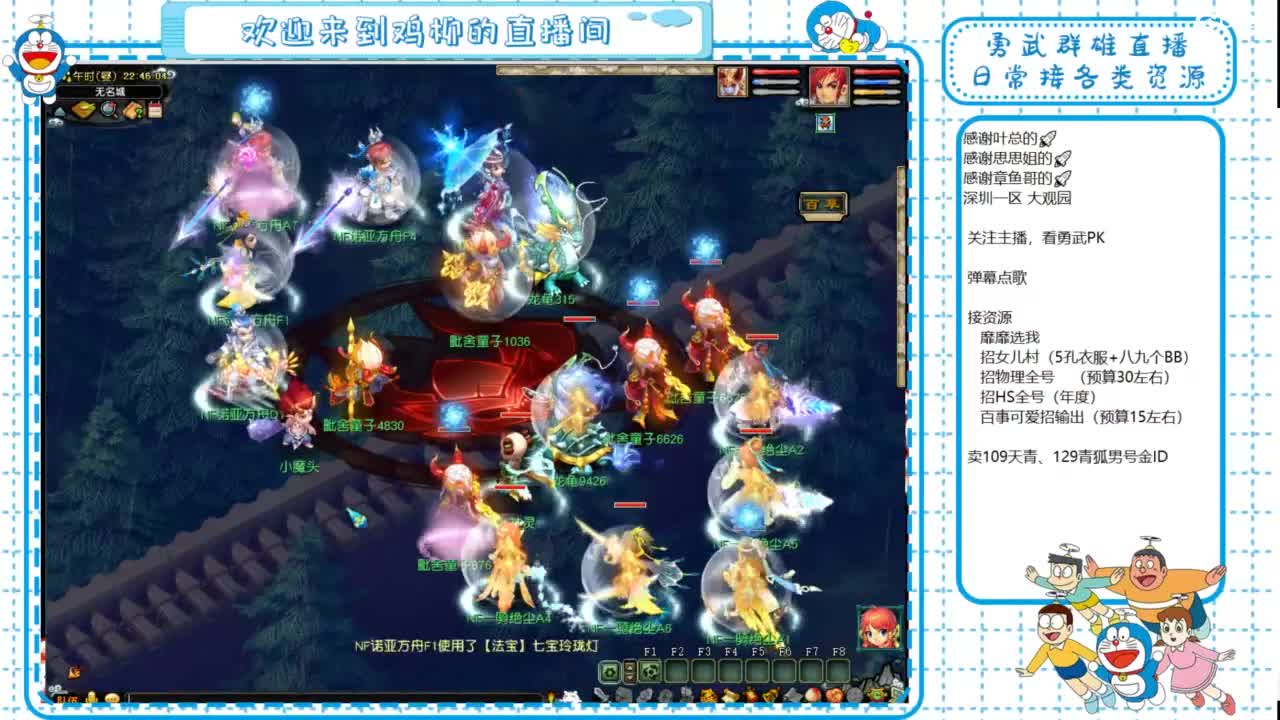Click the magnifying glass search icon below 无名城
Viewport: 1280px width, 720px height.
point(106,110)
